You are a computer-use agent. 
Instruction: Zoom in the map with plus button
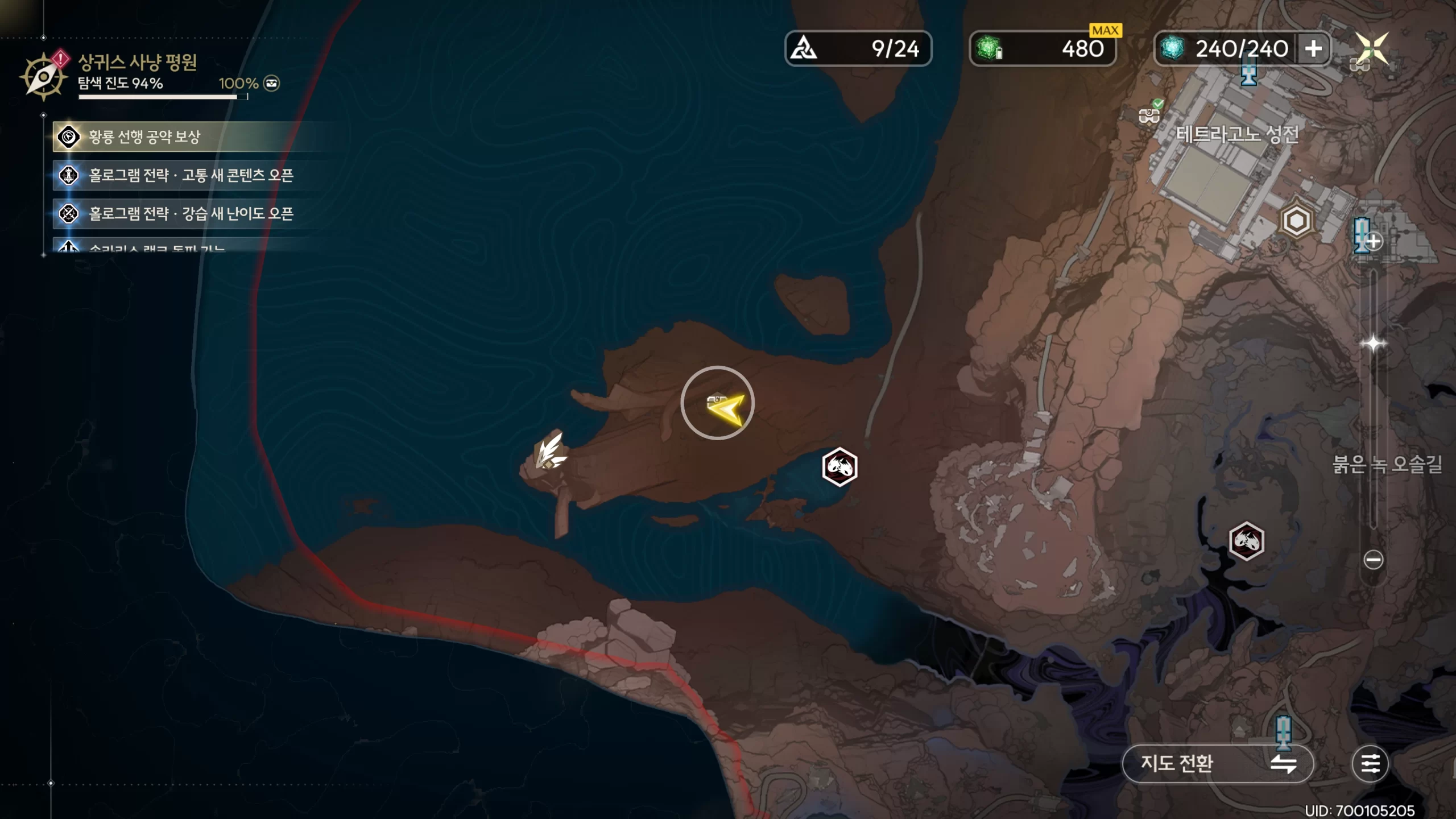[x=1373, y=242]
